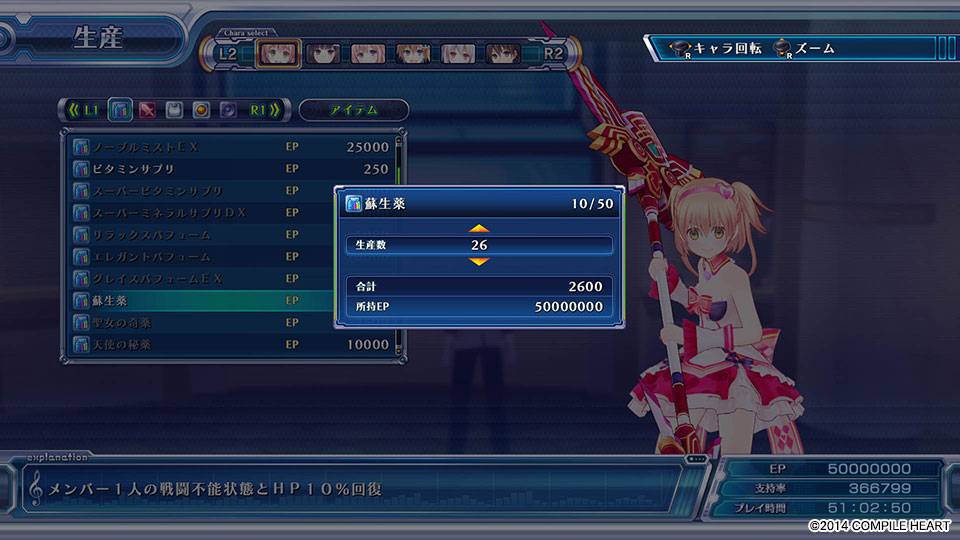Select ノーブルミストEX in the item list
Screen dimensions: 960x540
[232, 147]
